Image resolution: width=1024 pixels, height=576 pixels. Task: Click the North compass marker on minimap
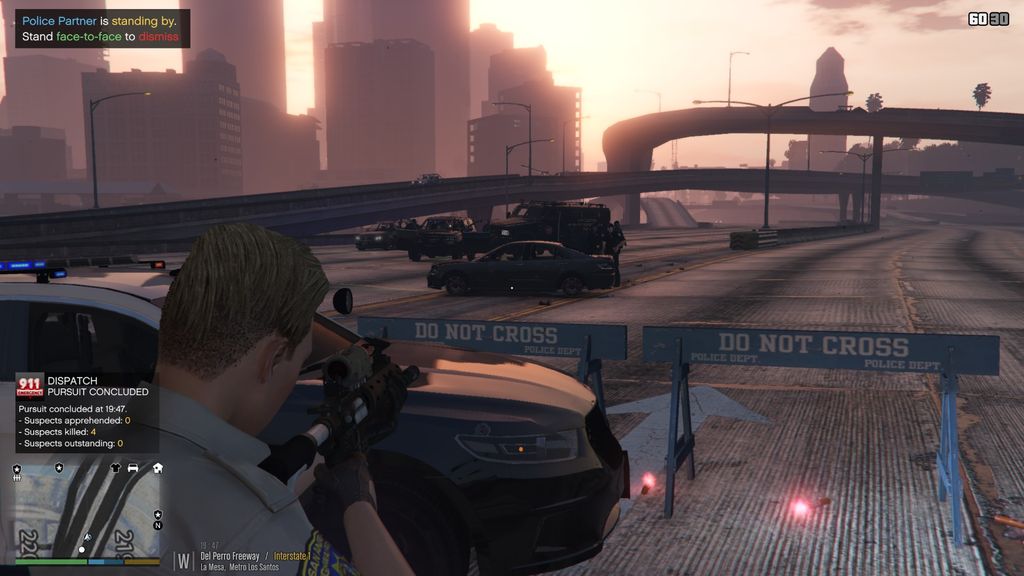[x=157, y=525]
